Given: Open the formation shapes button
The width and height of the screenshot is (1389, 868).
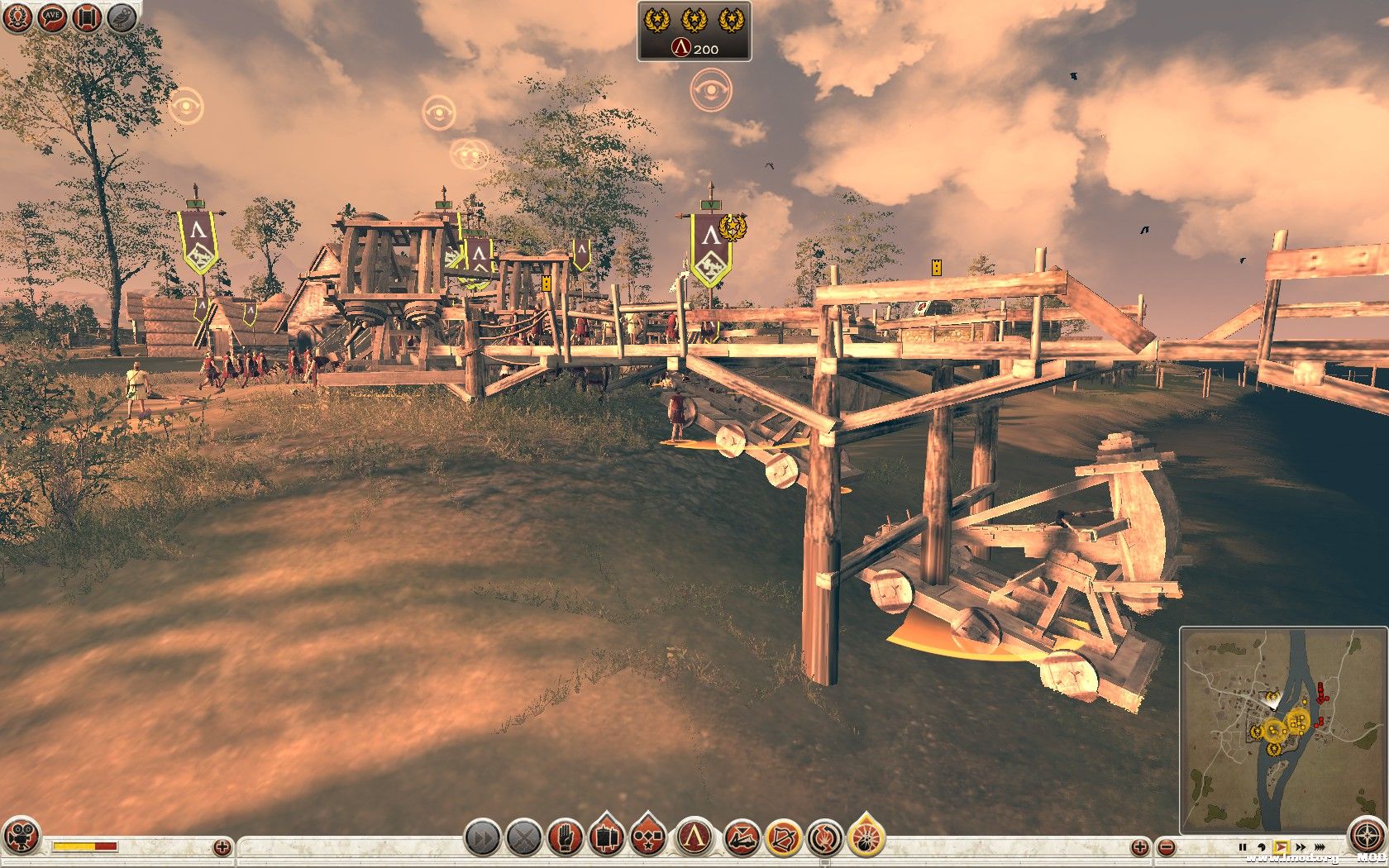Looking at the screenshot, I should click(649, 837).
